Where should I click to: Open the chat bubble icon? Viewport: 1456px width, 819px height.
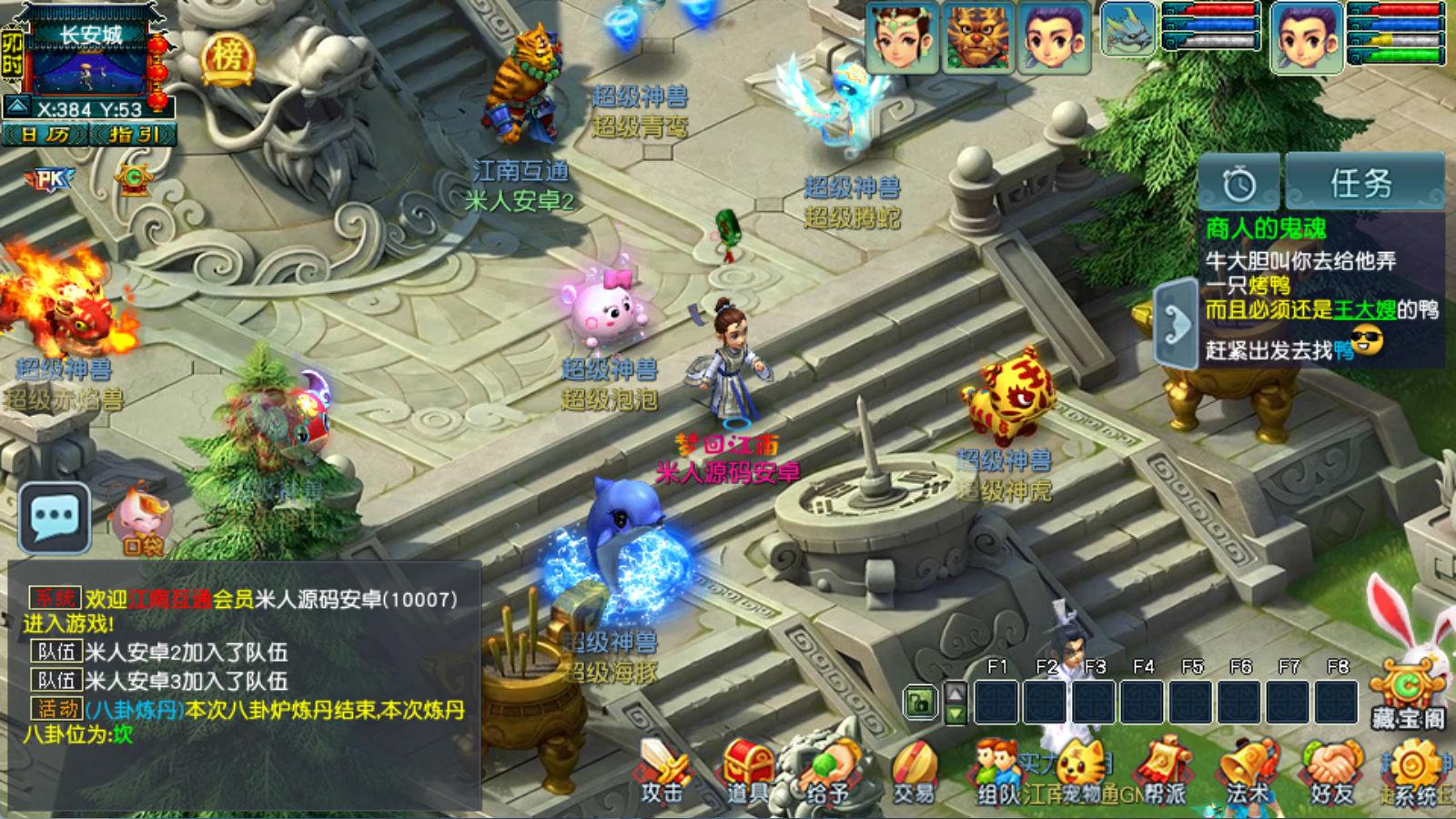[55, 514]
